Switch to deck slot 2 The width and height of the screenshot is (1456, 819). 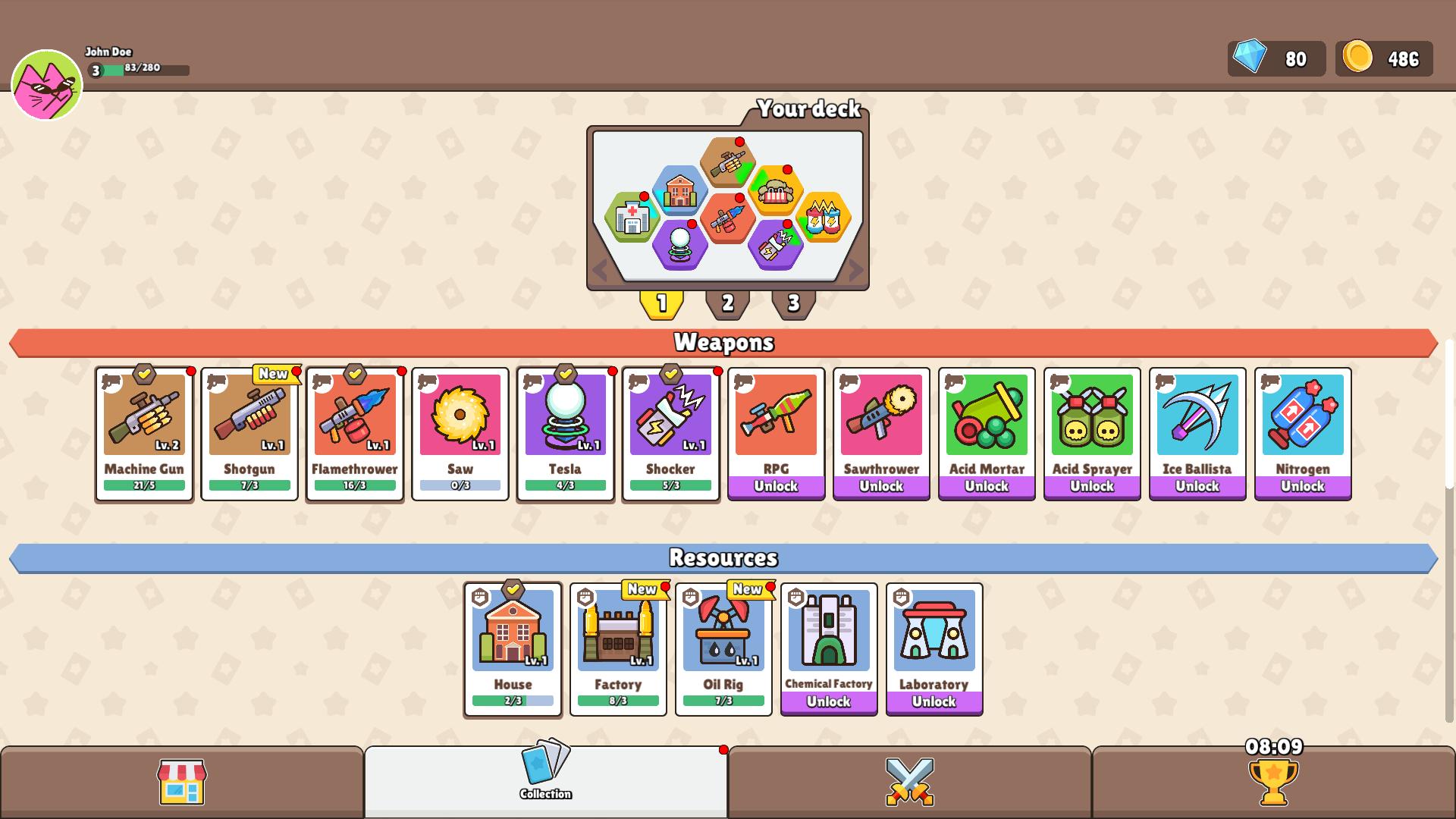[727, 302]
